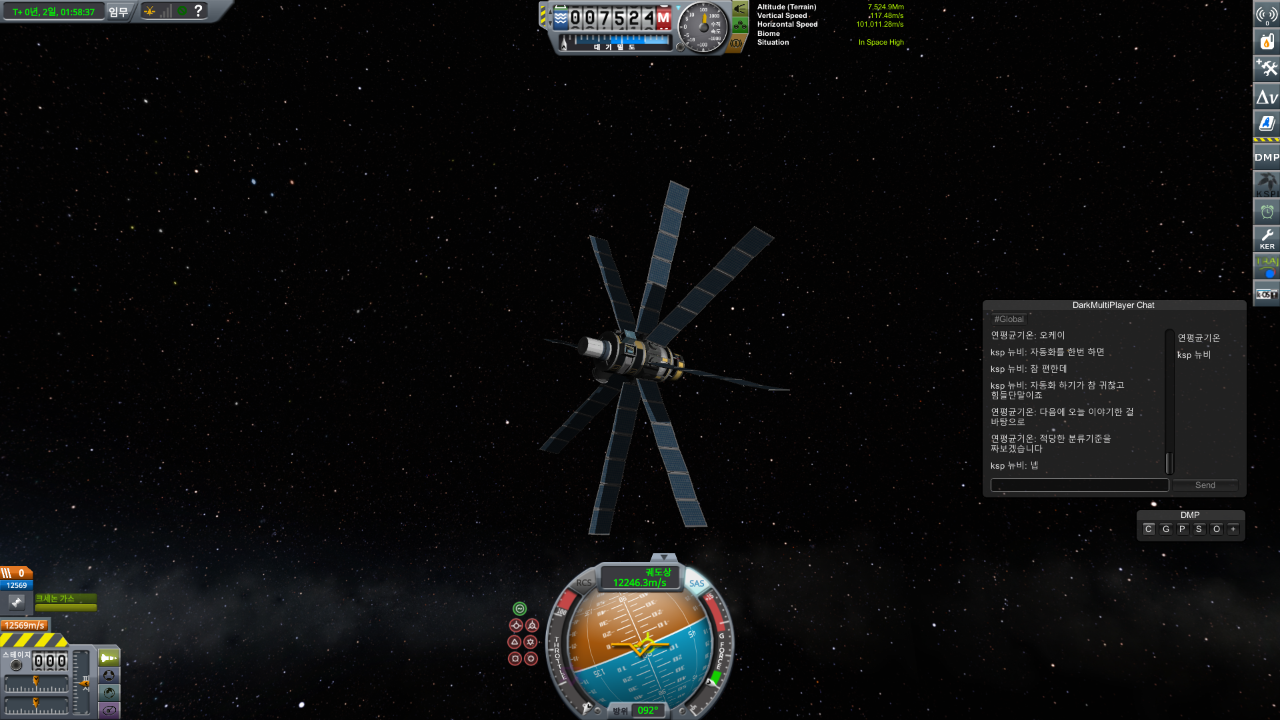Click the orbital speed display mode readout

(640, 578)
